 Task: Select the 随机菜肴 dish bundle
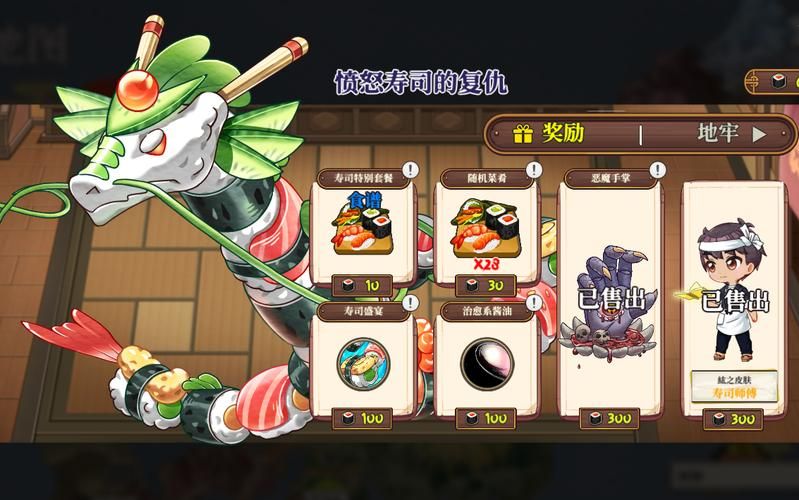click(x=487, y=225)
